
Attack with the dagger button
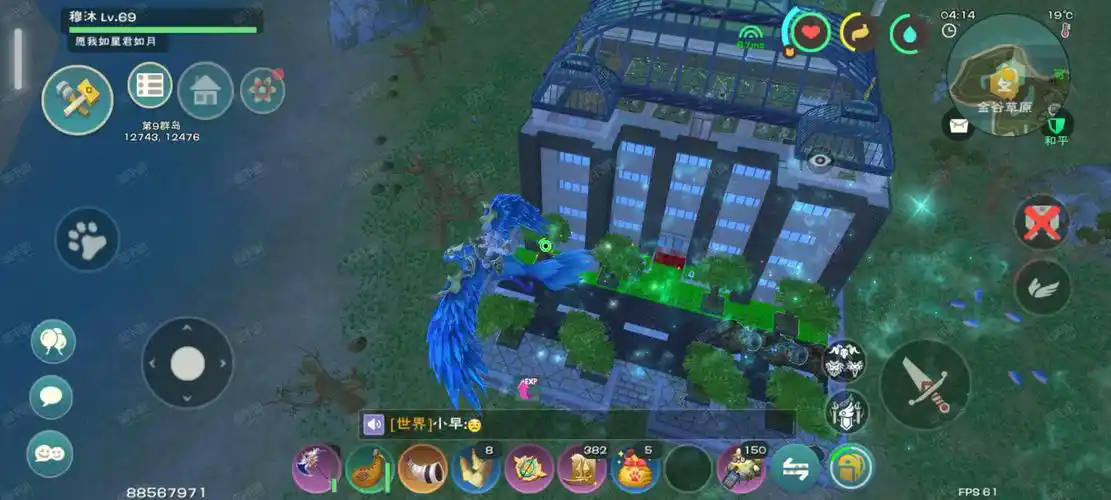pyautogui.click(x=925, y=385)
